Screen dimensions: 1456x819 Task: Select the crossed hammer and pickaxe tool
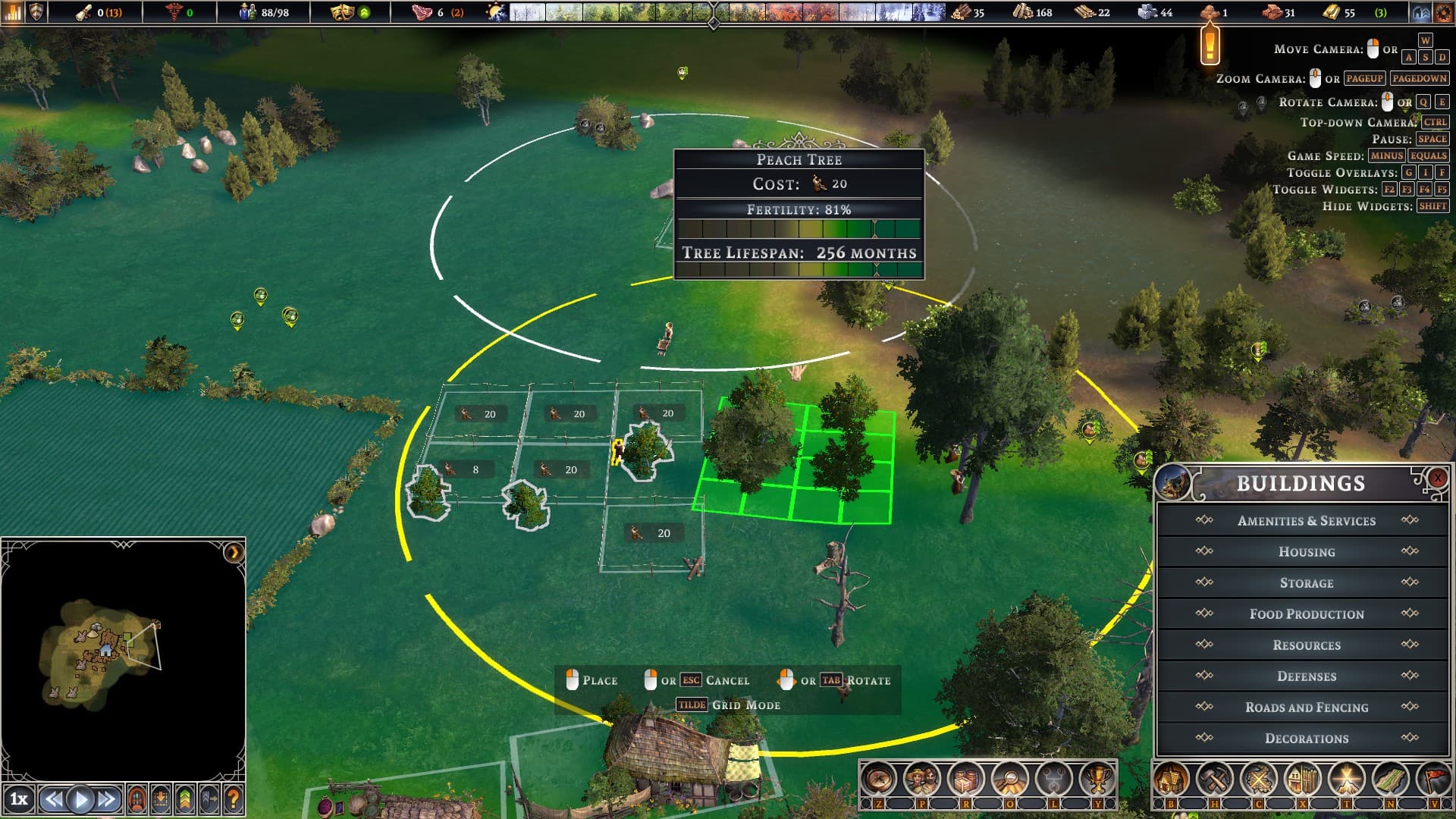click(x=1215, y=779)
